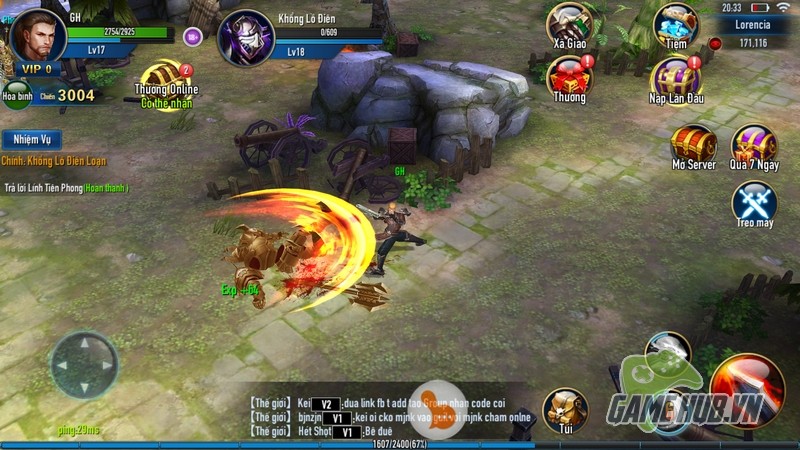Open the Nhiệm Vụ quest panel
800x450 pixels.
pyautogui.click(x=31, y=140)
